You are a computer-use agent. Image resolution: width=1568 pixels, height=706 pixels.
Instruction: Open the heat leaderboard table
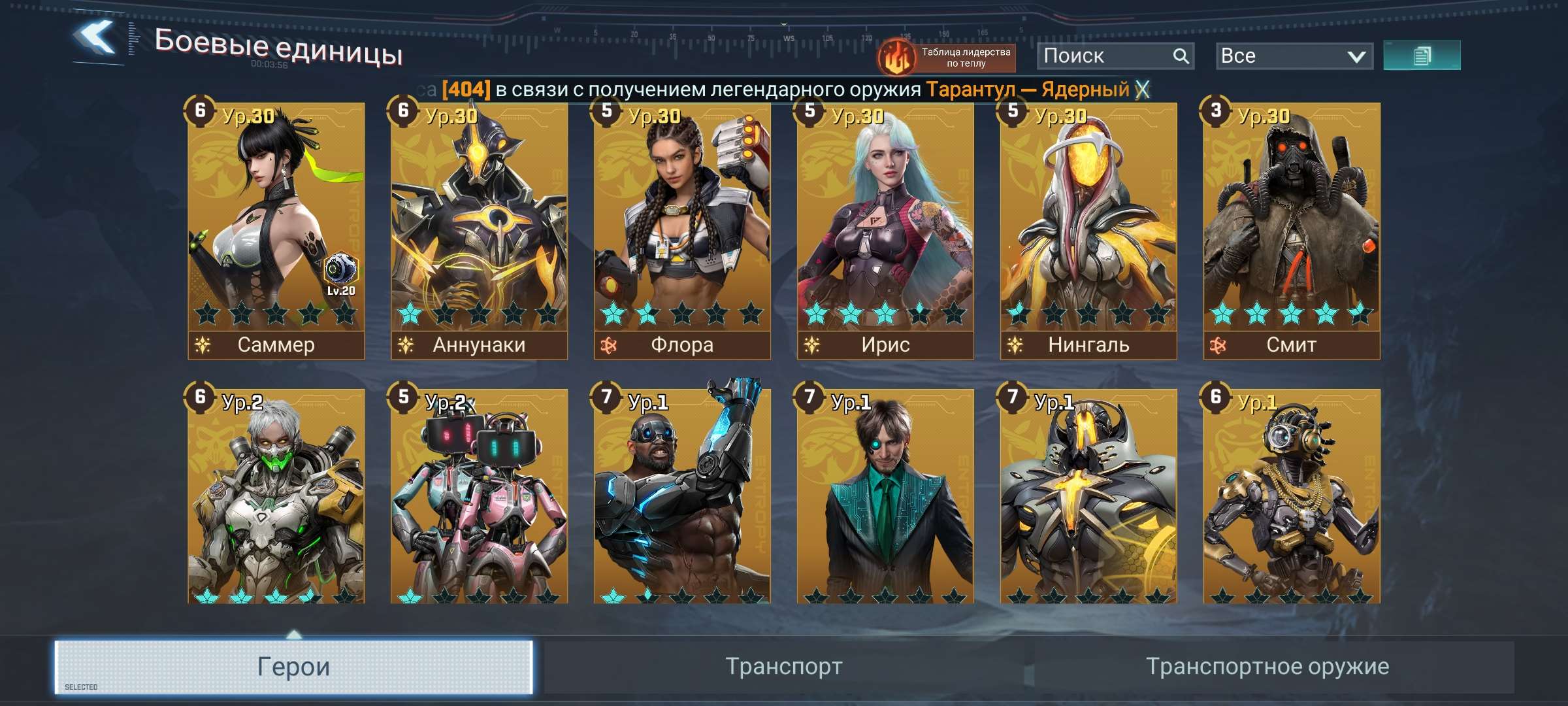(946, 57)
